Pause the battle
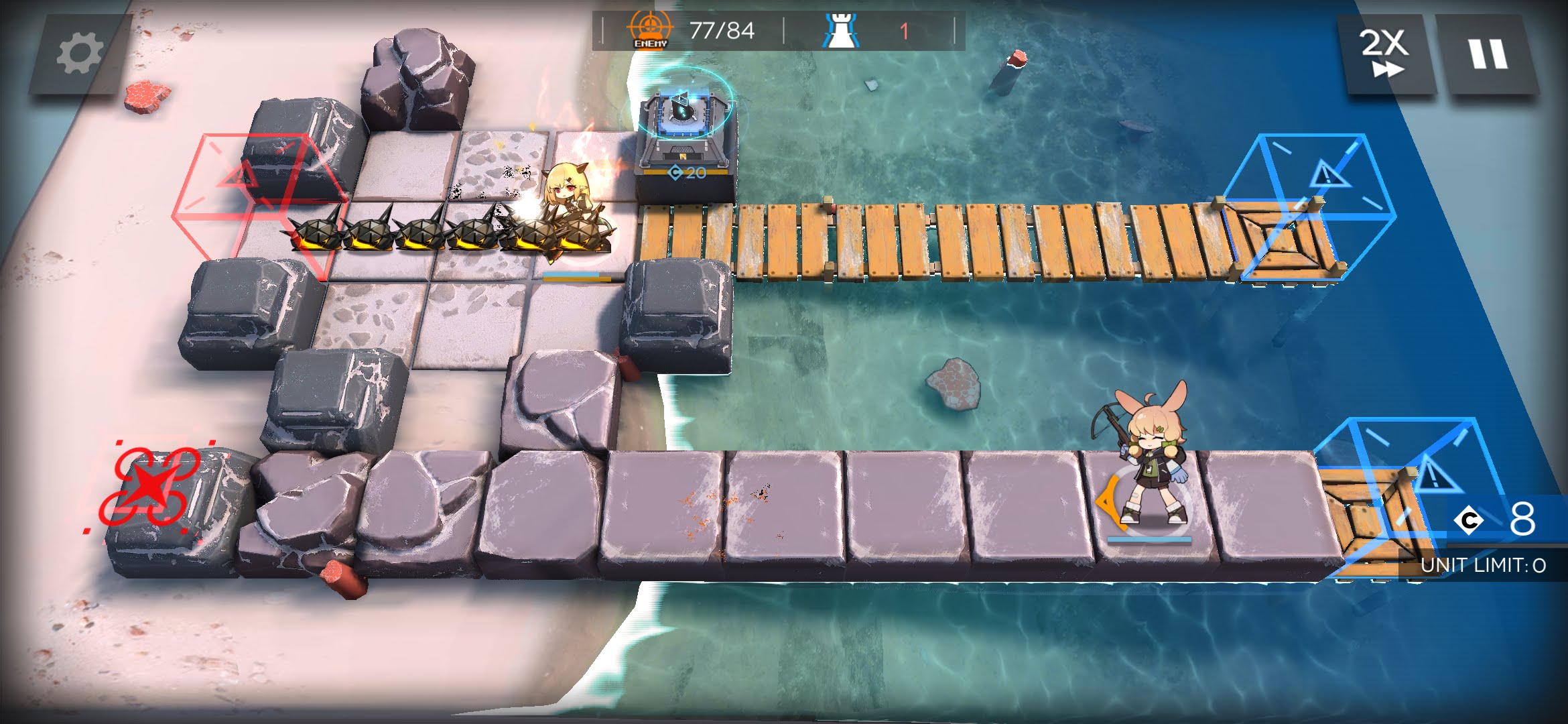 point(1488,54)
